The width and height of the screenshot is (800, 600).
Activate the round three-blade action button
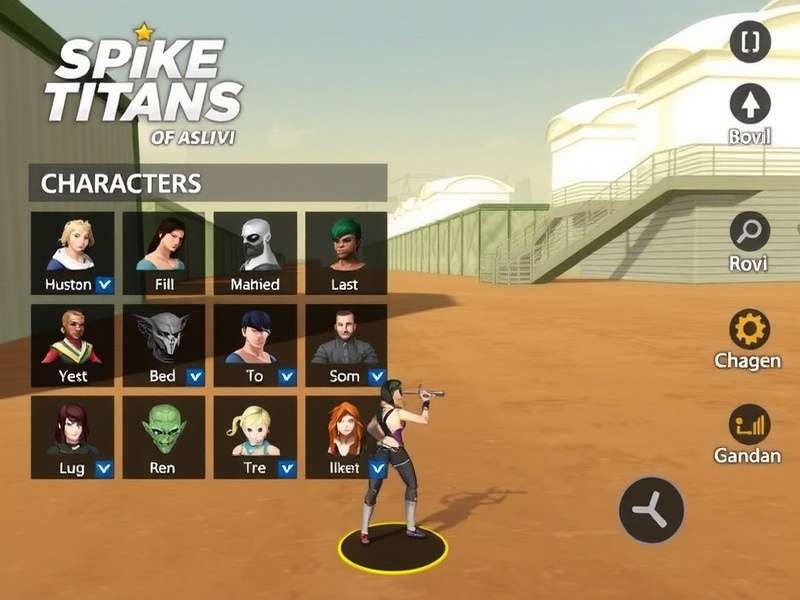click(652, 510)
